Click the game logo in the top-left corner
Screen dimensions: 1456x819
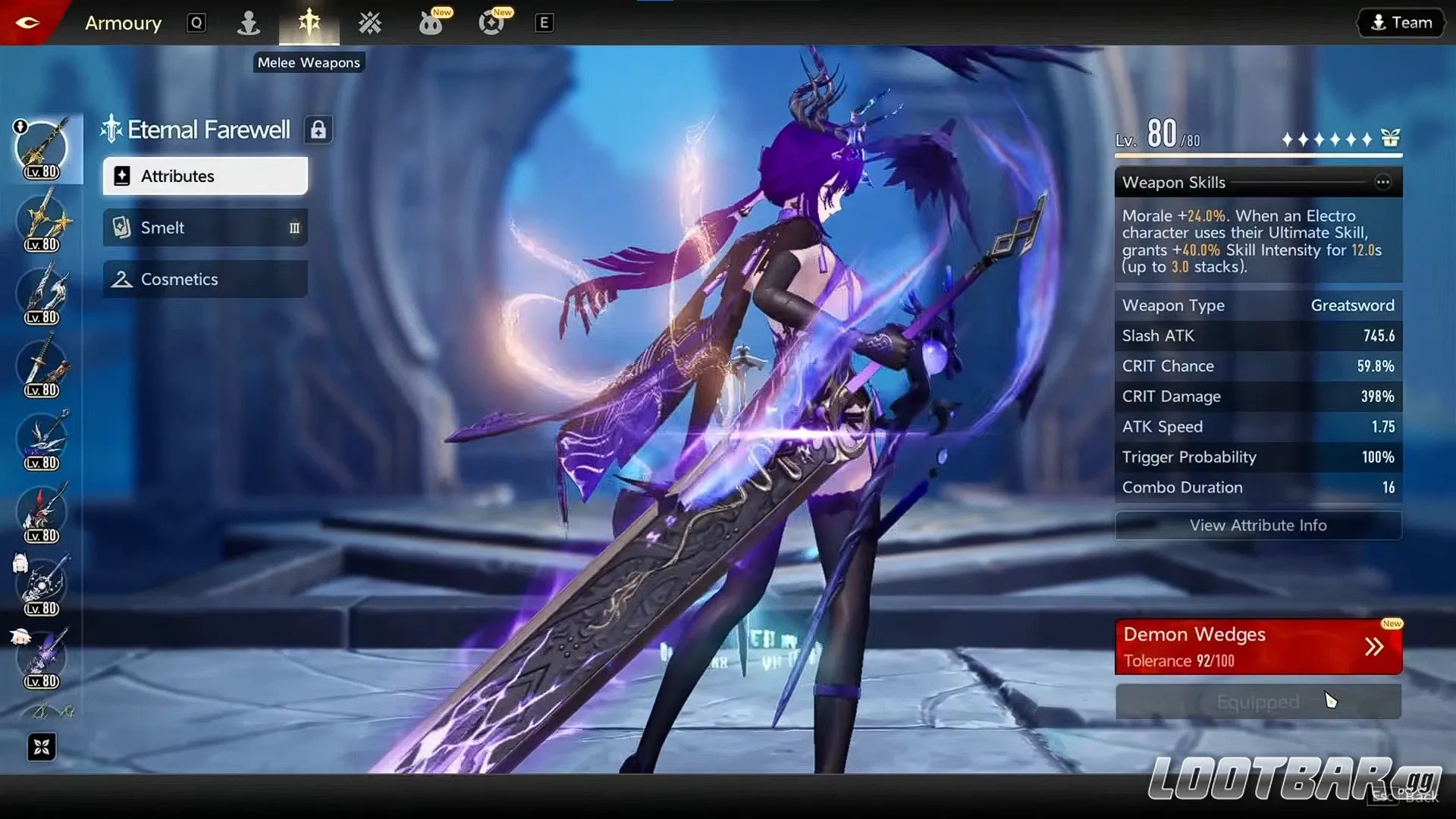pos(29,22)
